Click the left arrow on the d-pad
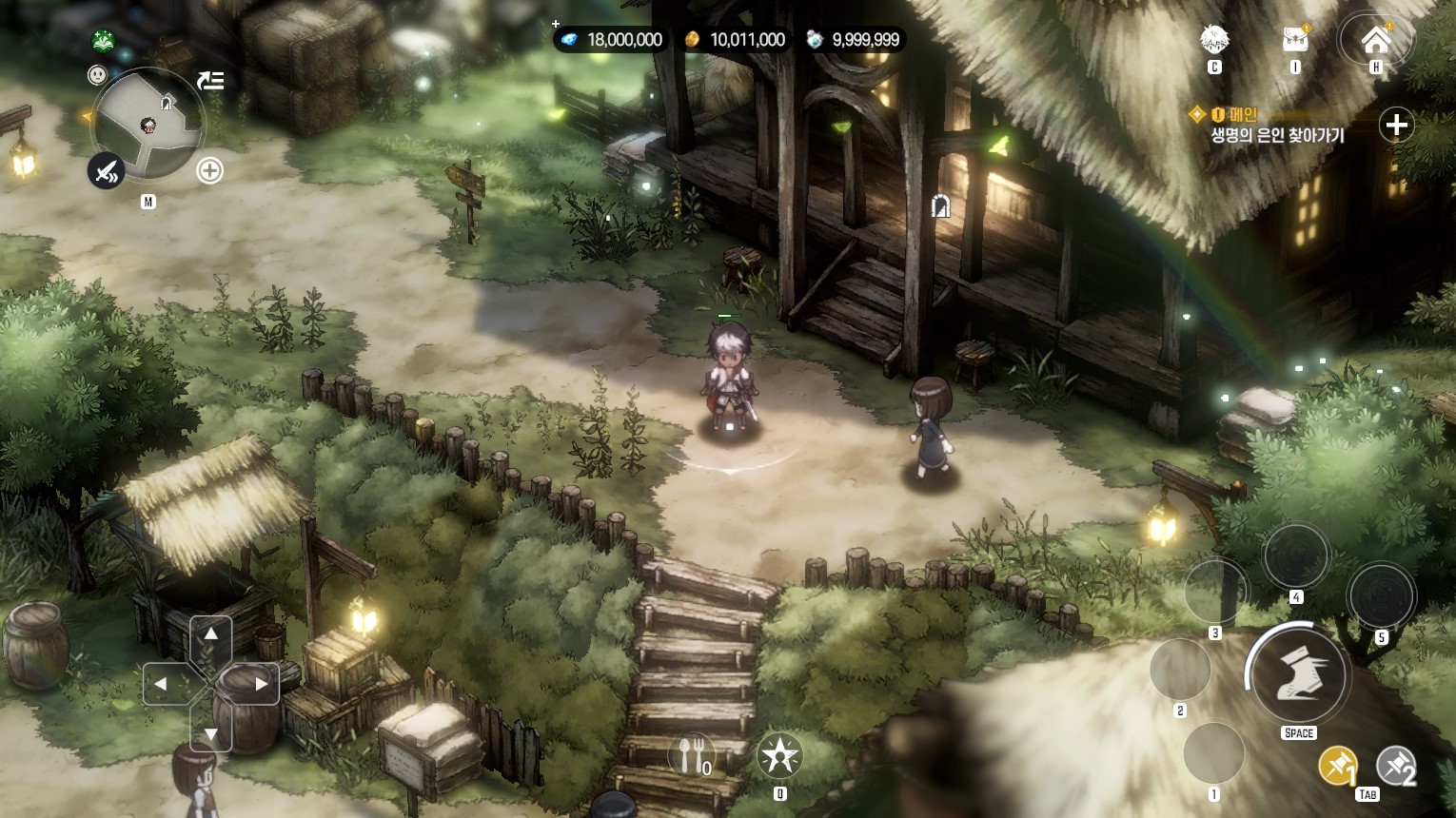 pos(162,684)
